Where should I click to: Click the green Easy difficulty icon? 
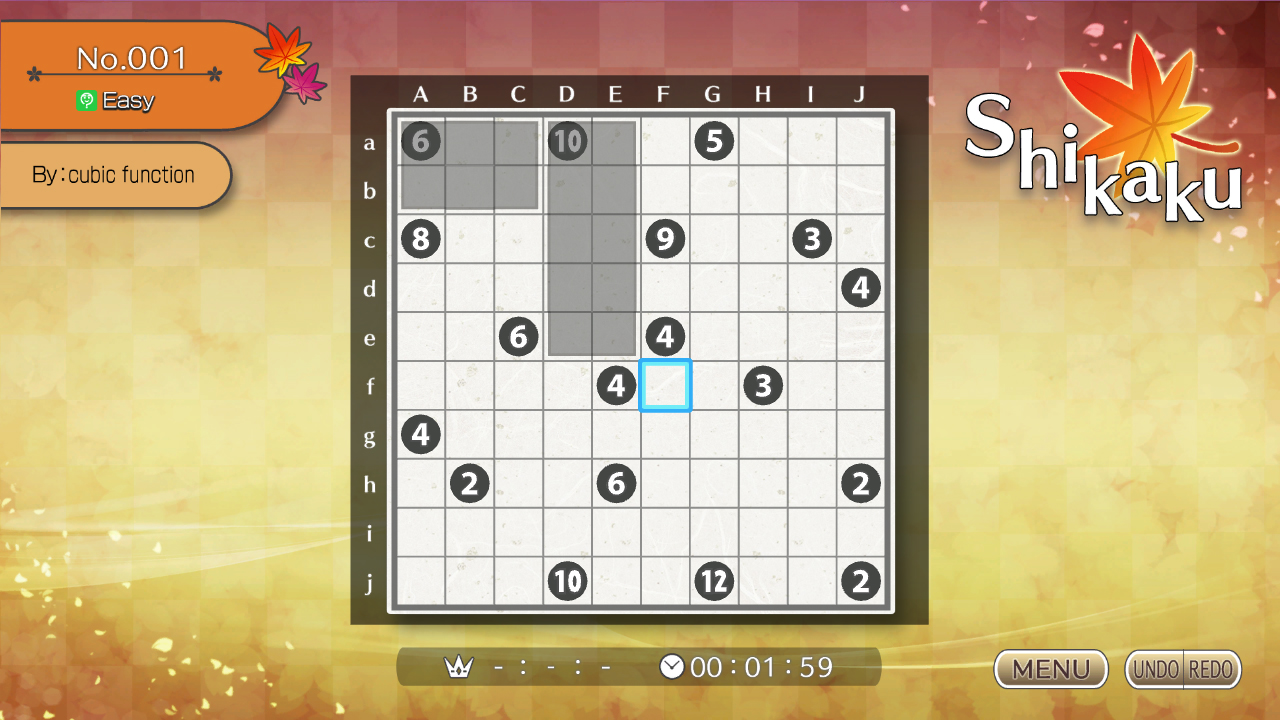click(x=87, y=100)
